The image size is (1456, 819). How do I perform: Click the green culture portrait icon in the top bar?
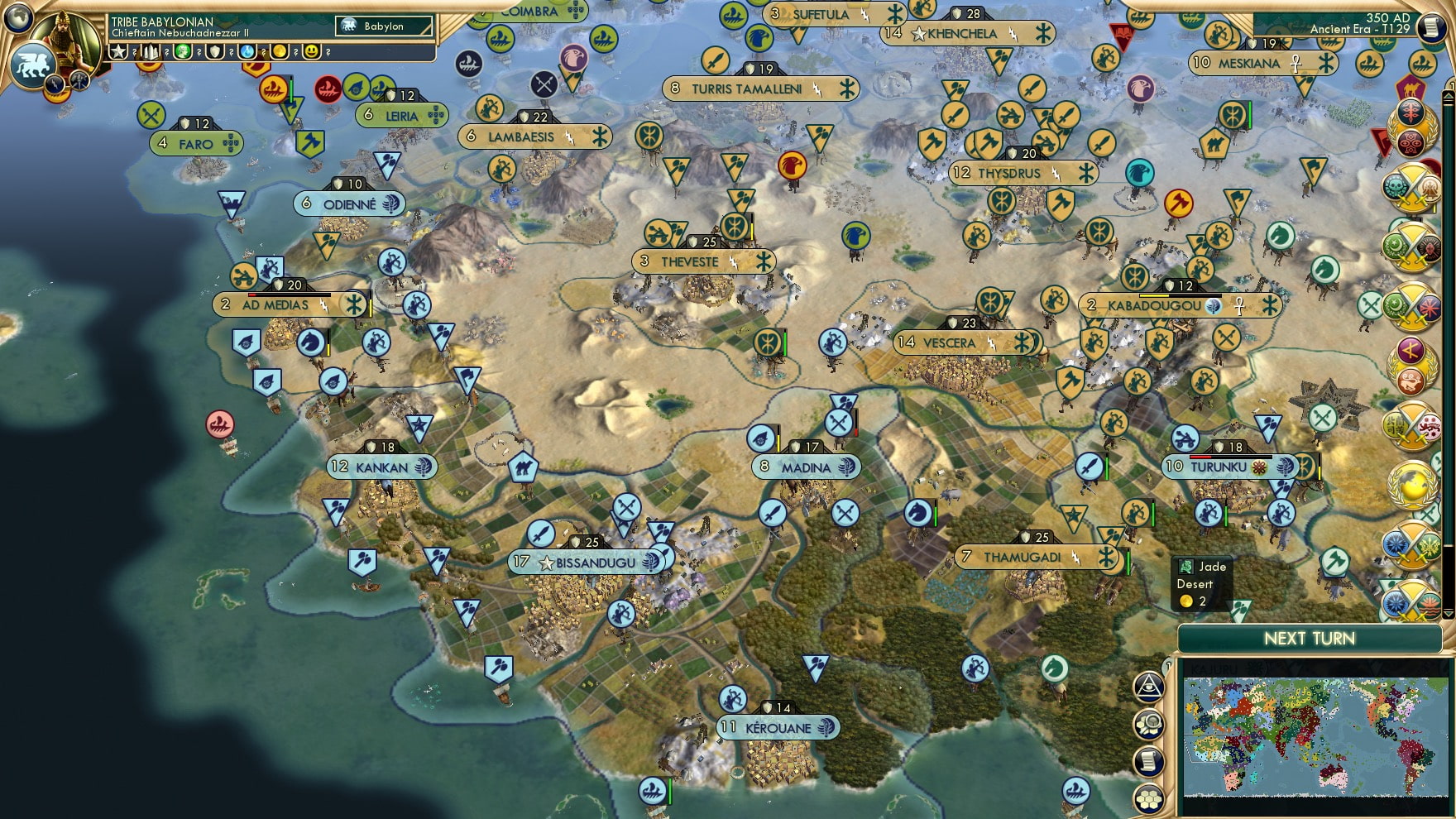click(x=183, y=51)
